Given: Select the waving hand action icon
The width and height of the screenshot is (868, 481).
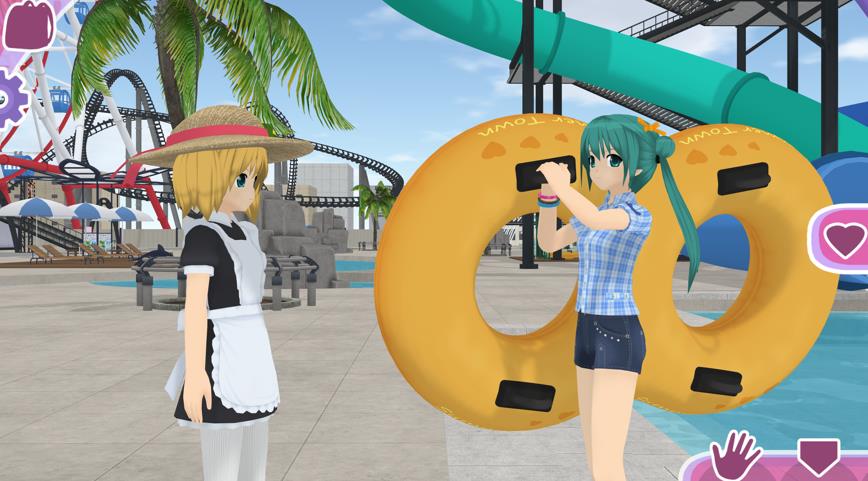Looking at the screenshot, I should tap(736, 456).
